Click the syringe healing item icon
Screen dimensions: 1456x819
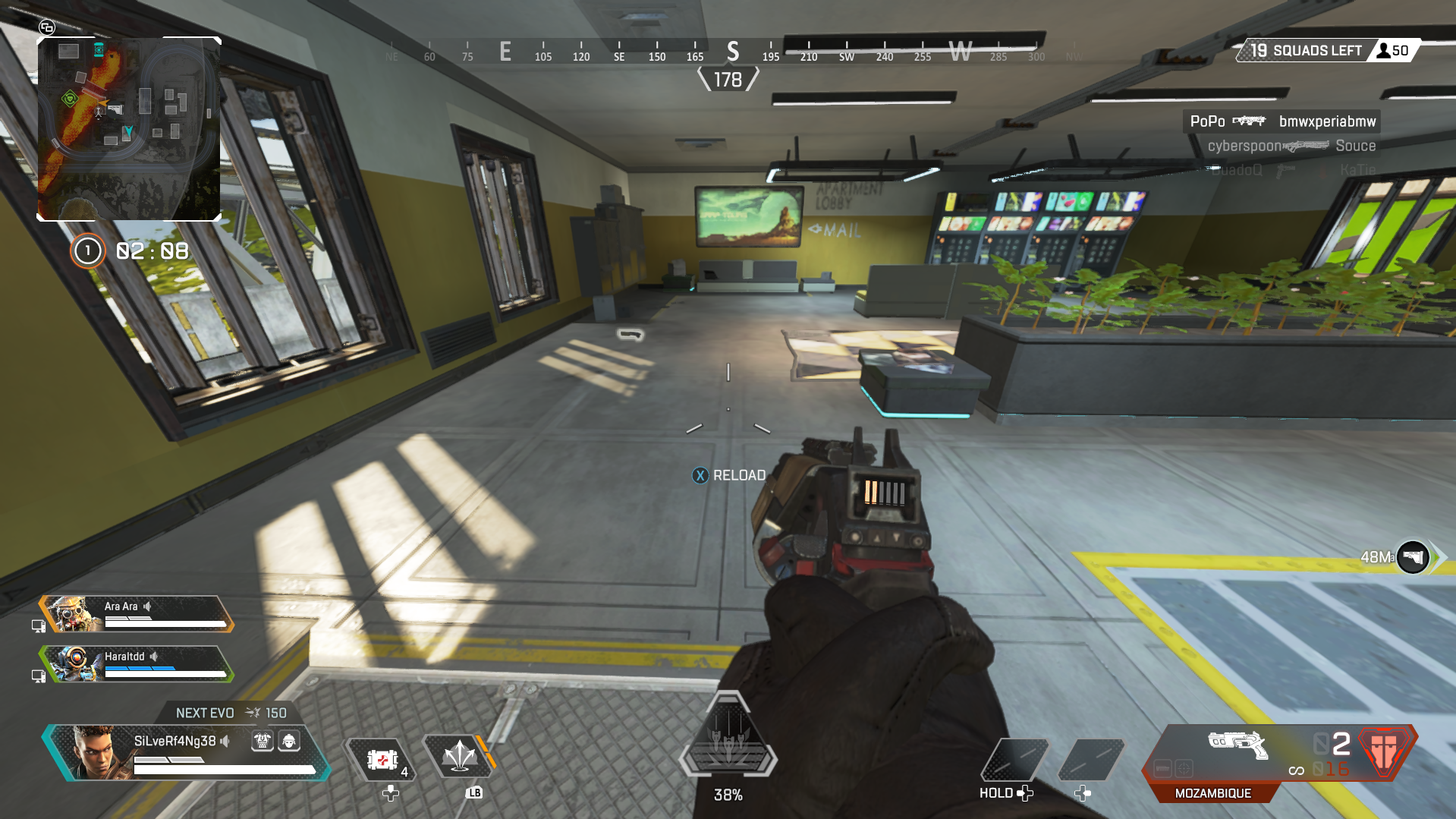tap(383, 759)
